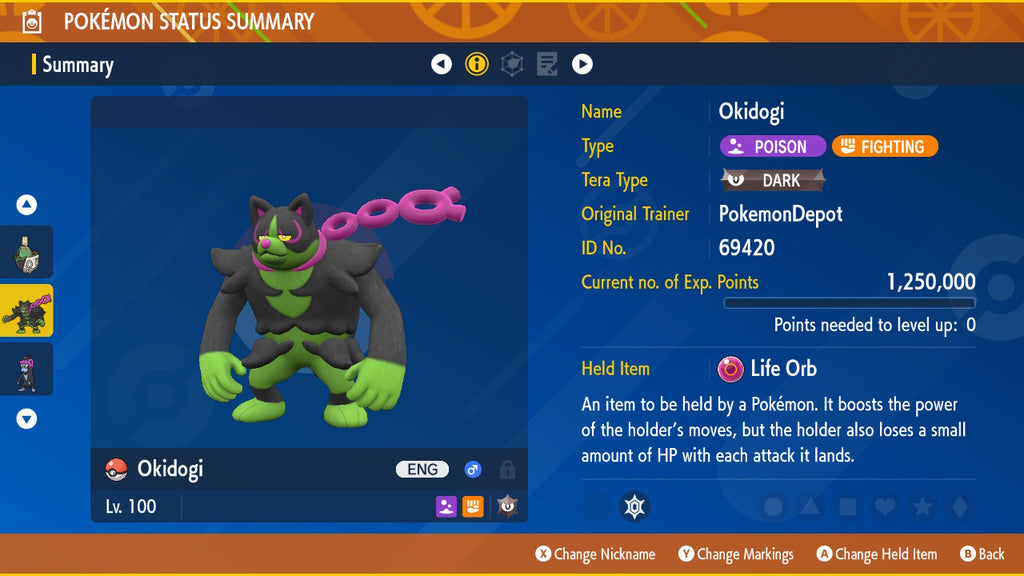Go to the next summary page arrow
This screenshot has width=1024, height=576.
tap(582, 65)
